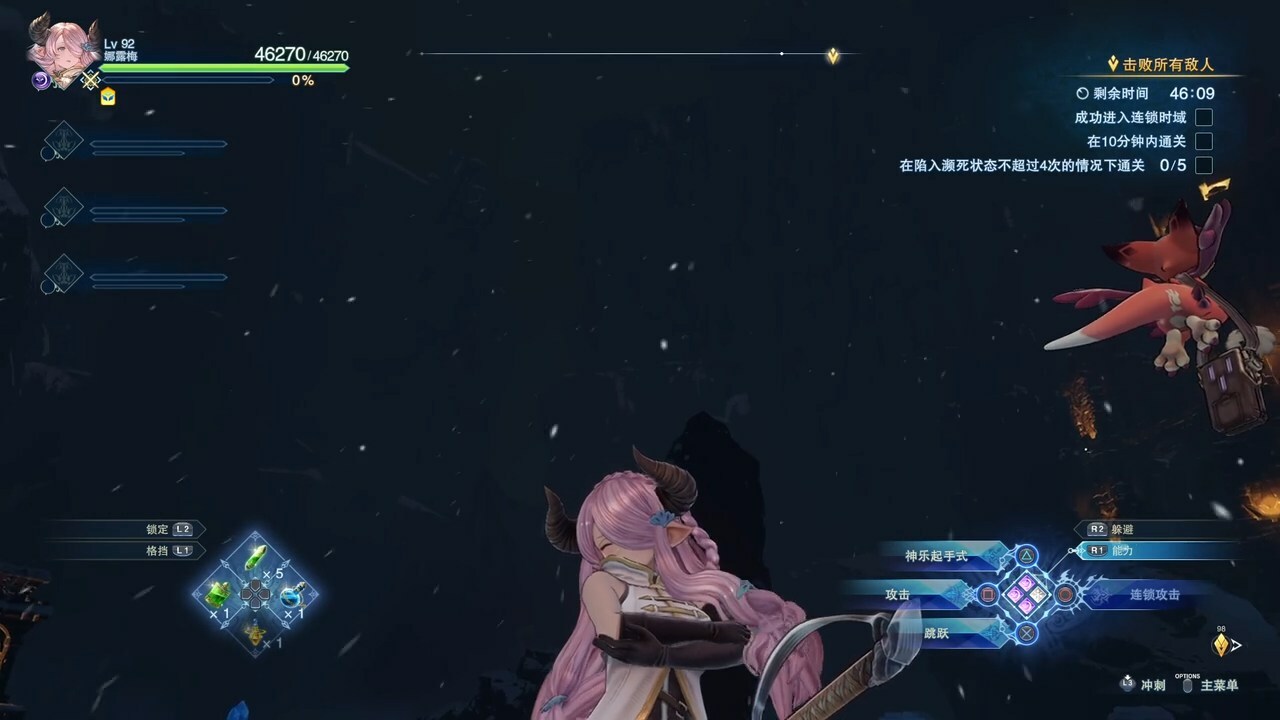Click the gold crystal icon marked 98
This screenshot has width=1280, height=720.
(1221, 645)
